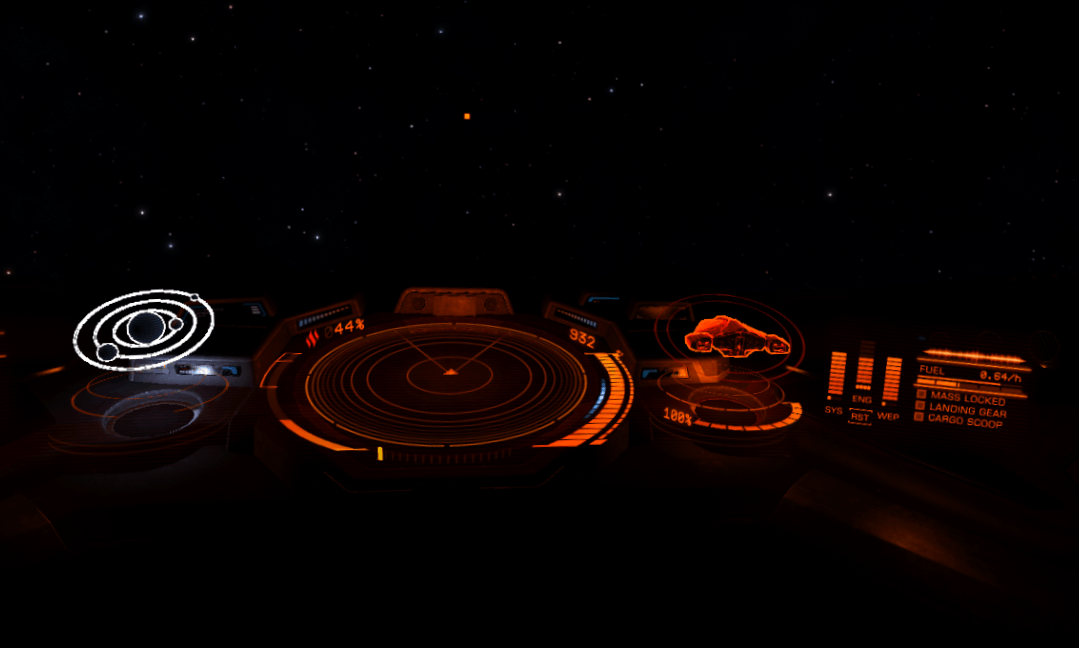Select the ship hologram display
The height and width of the screenshot is (648, 1079).
pos(736,337)
